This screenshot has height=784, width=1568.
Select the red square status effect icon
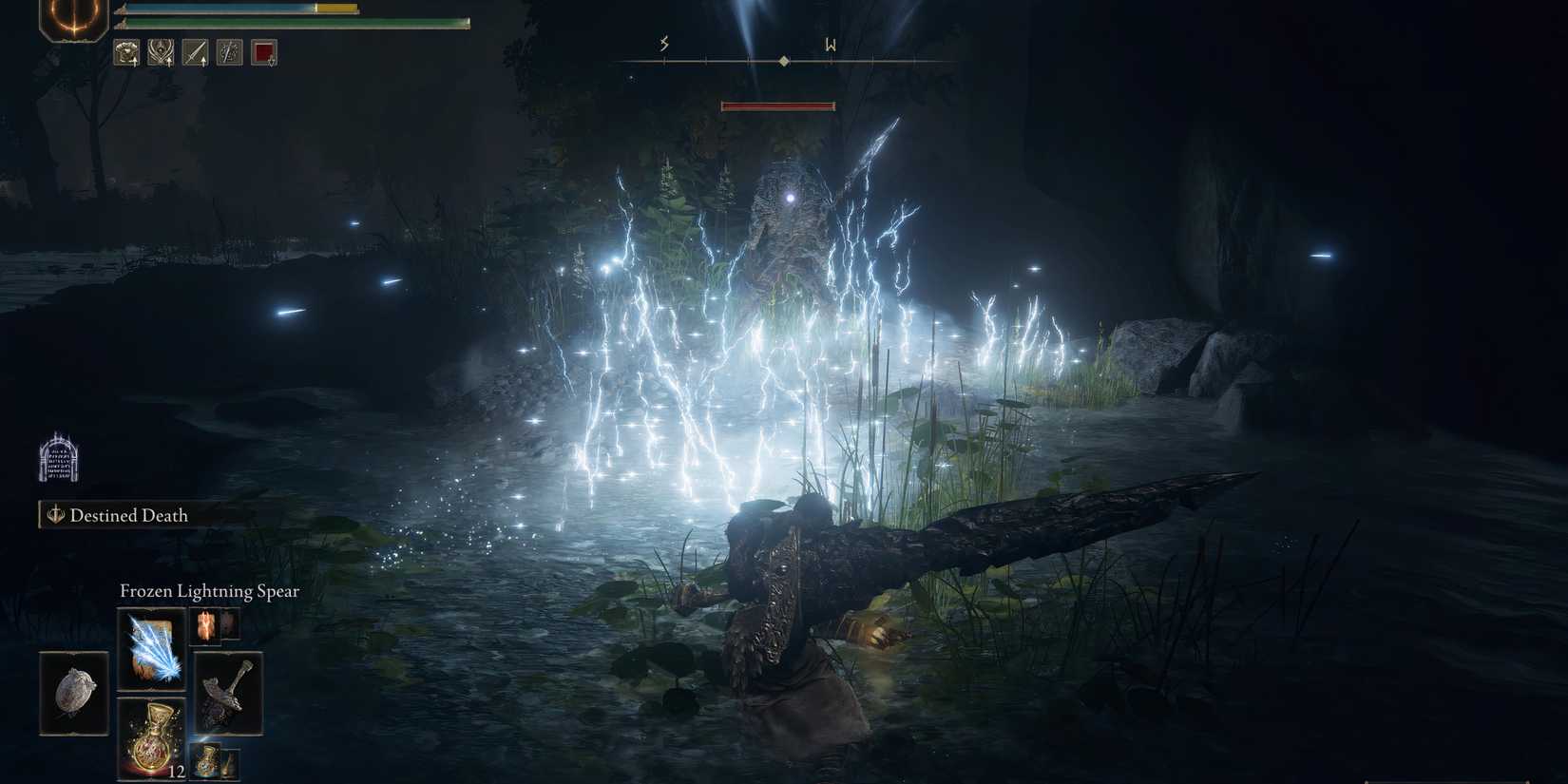pyautogui.click(x=264, y=52)
